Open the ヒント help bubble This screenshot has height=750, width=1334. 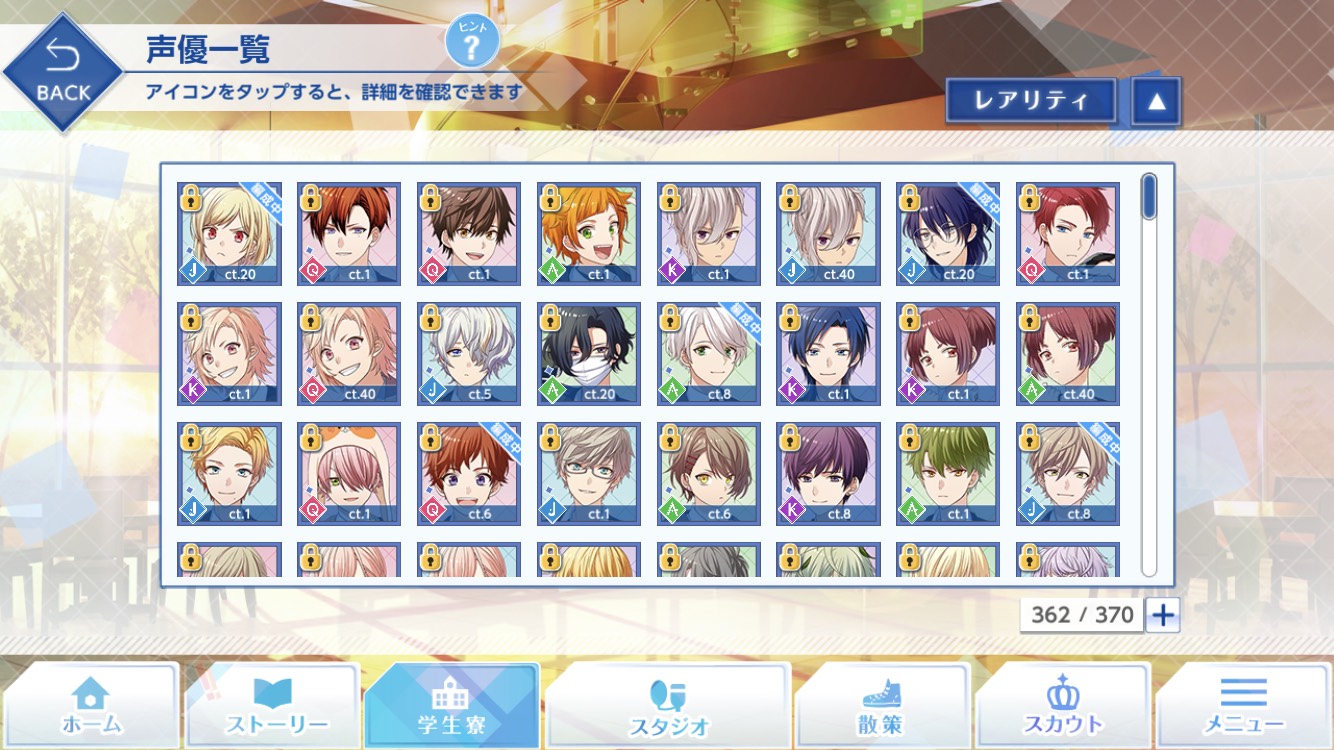[472, 42]
